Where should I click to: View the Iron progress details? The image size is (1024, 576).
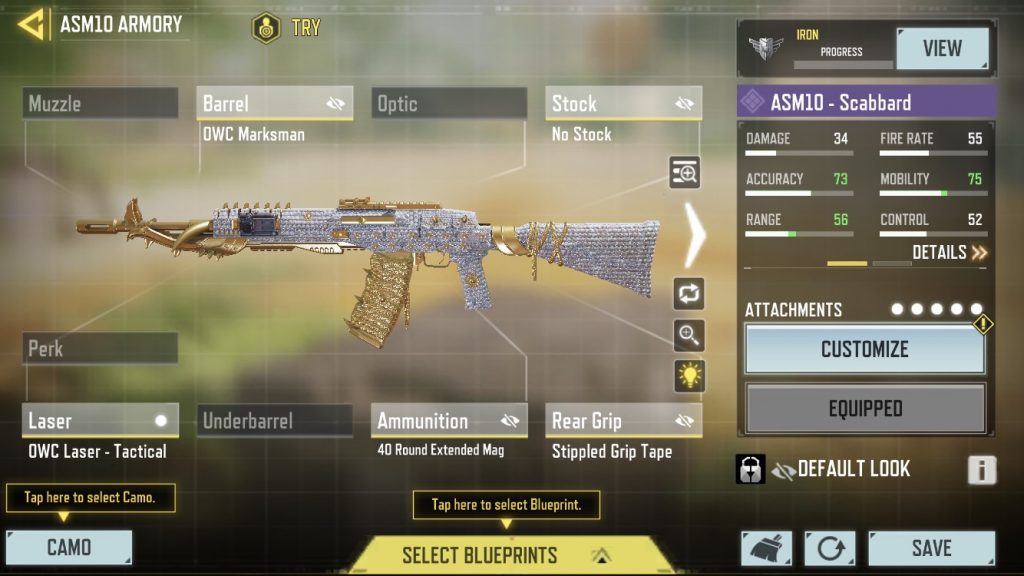click(x=942, y=48)
